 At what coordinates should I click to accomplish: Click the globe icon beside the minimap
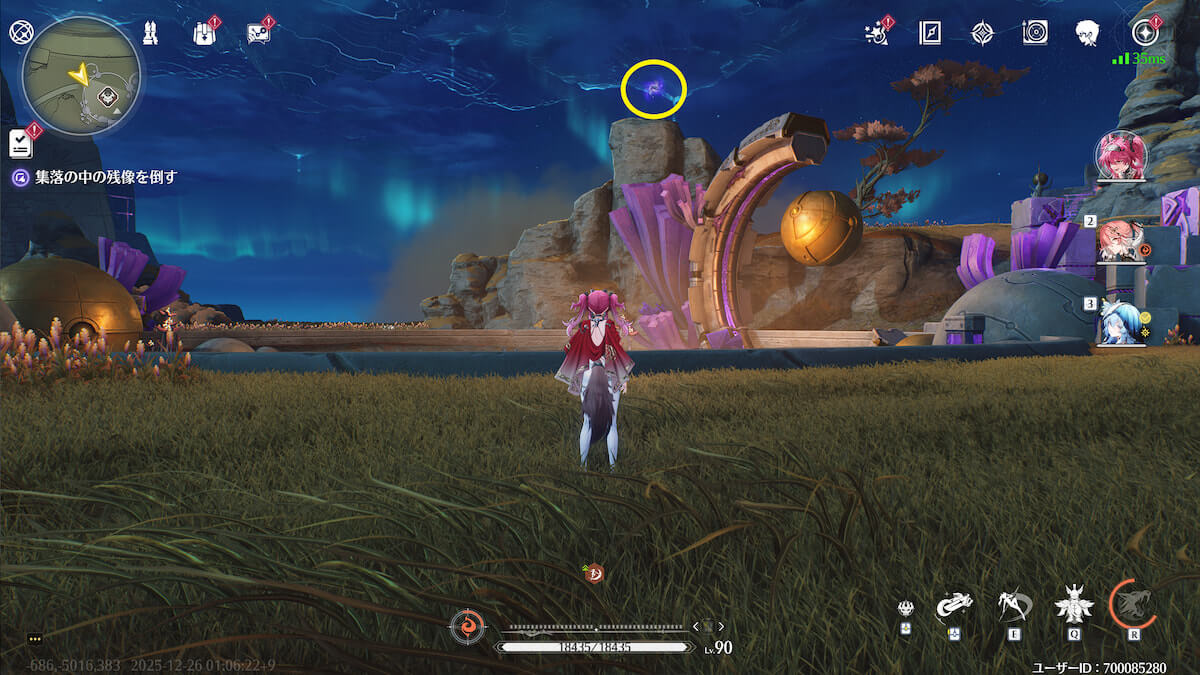point(21,31)
